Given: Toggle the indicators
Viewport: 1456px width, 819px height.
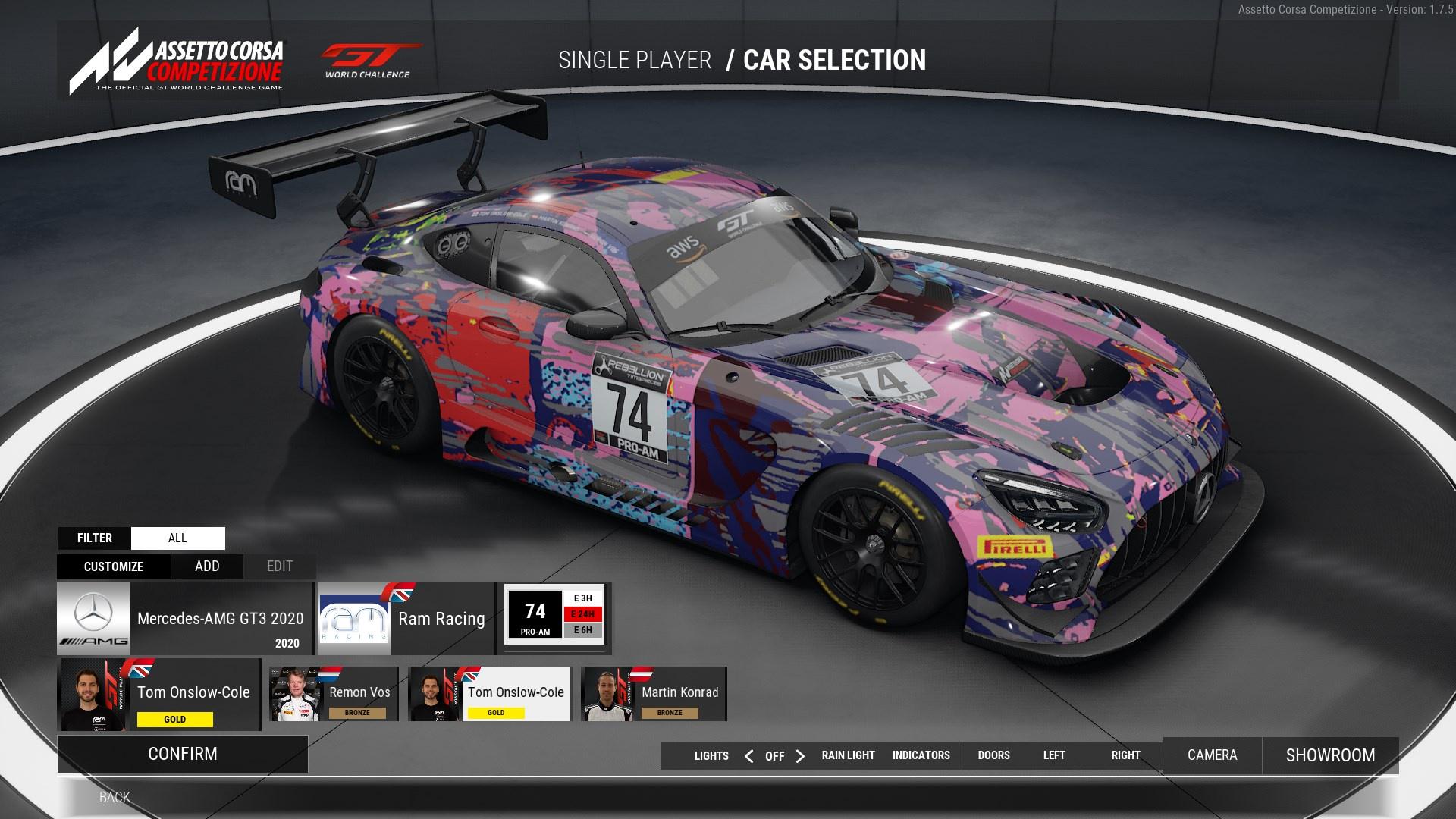Looking at the screenshot, I should [x=921, y=755].
